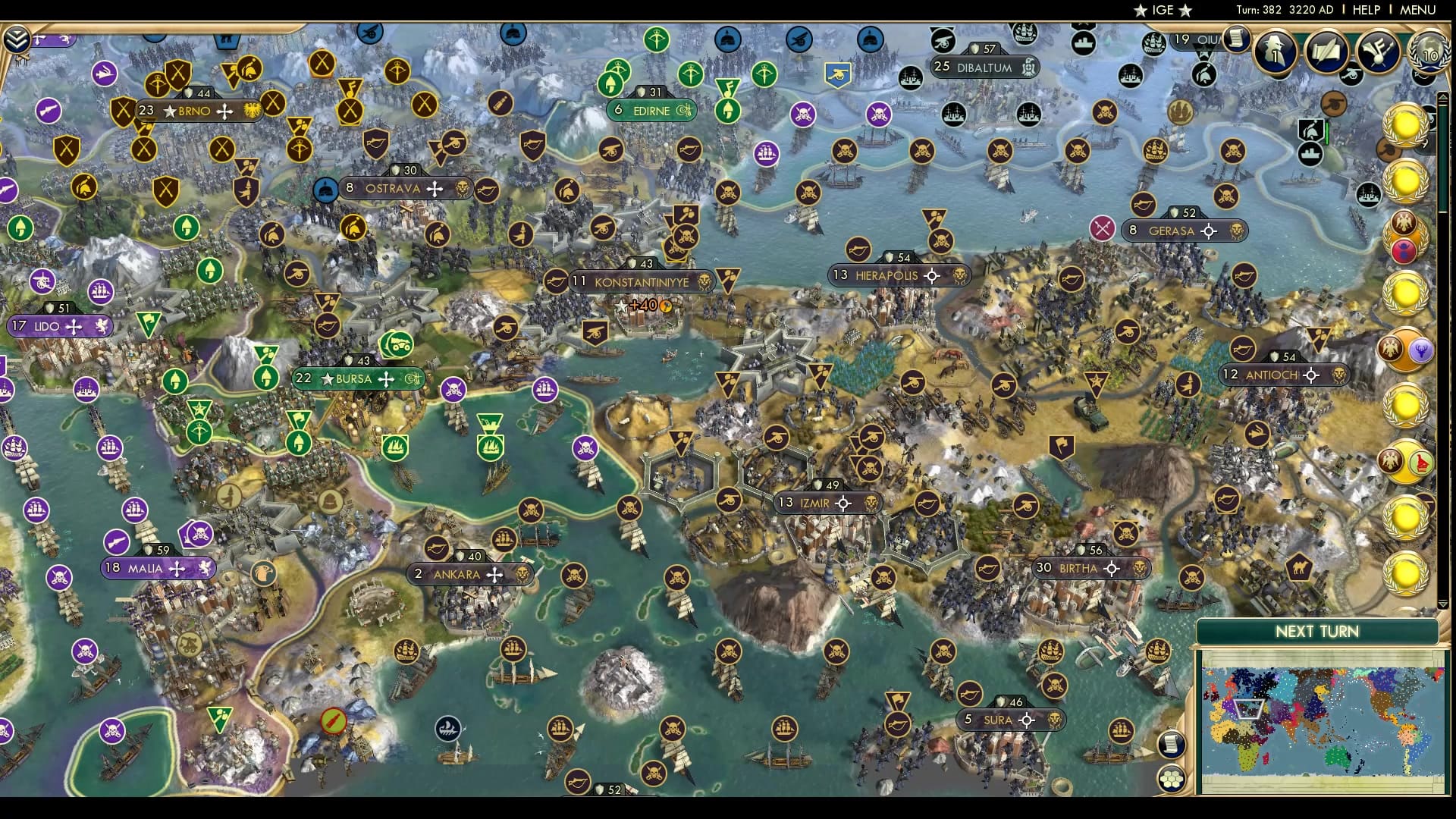The height and width of the screenshot is (819, 1456).
Task: Open the notification log scroll icon above minimap
Action: tap(1172, 745)
